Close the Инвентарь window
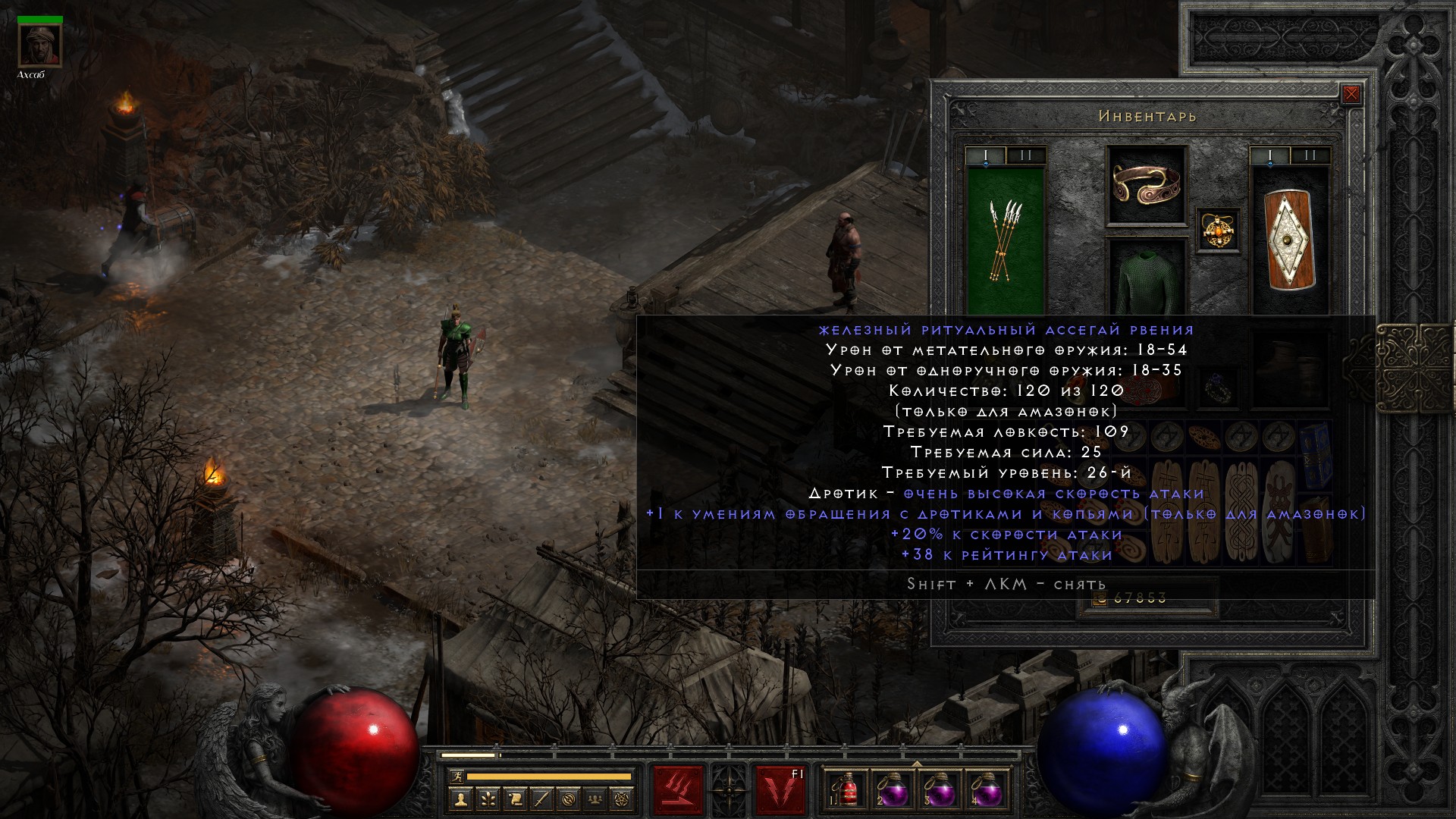Screen dimensions: 1456x819 click(1351, 95)
